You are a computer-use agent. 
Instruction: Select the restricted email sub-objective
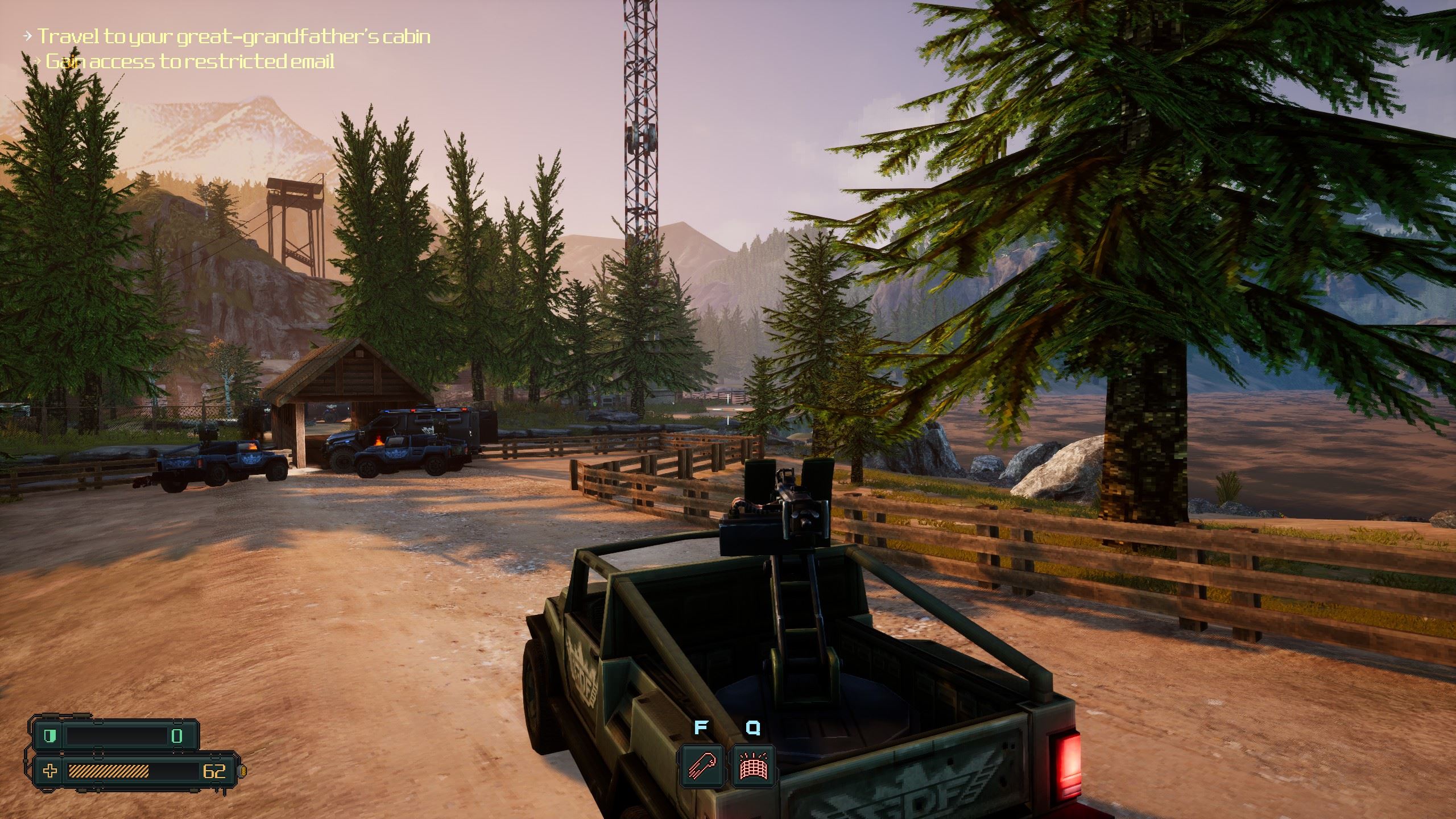[189, 61]
